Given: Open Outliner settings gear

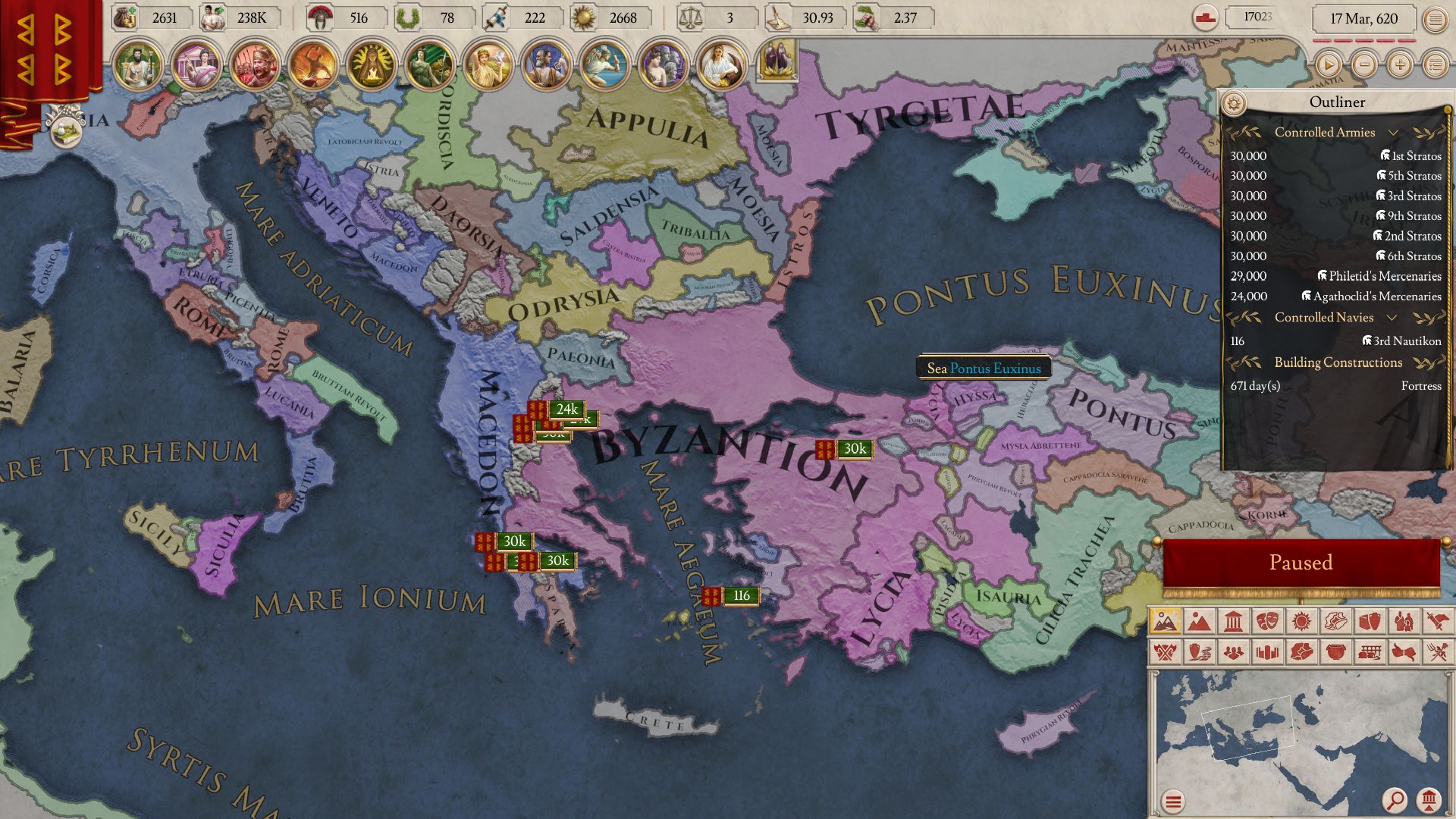Looking at the screenshot, I should tap(1234, 102).
